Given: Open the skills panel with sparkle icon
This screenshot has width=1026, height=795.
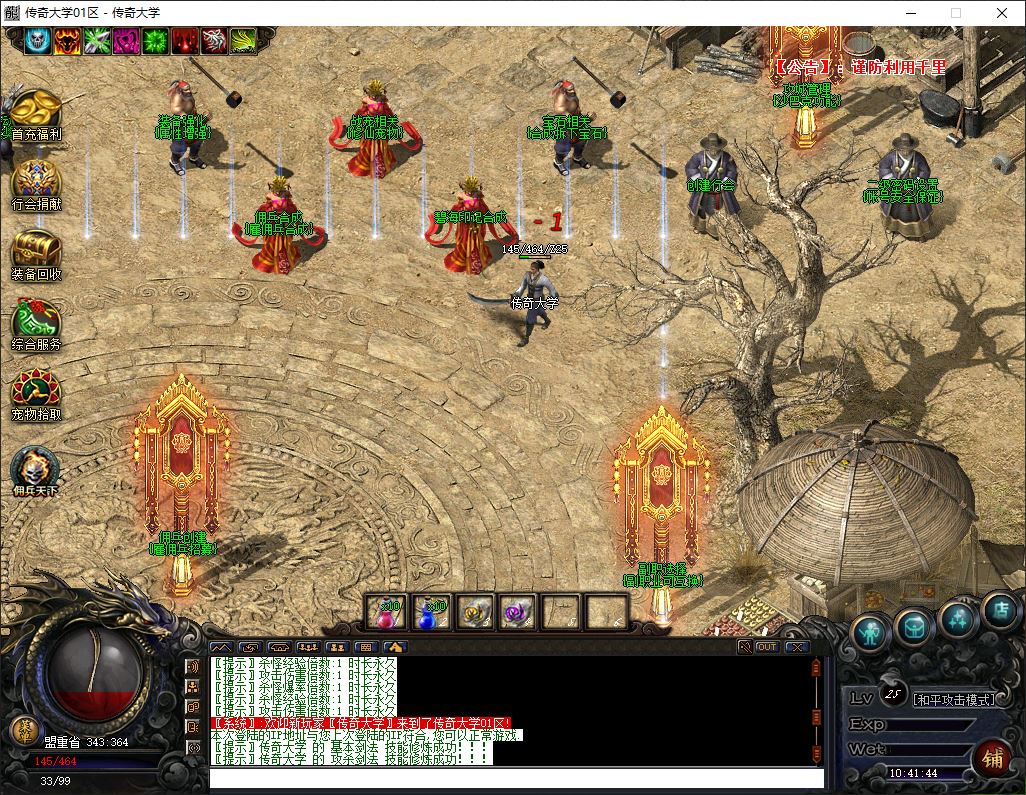Looking at the screenshot, I should (958, 617).
